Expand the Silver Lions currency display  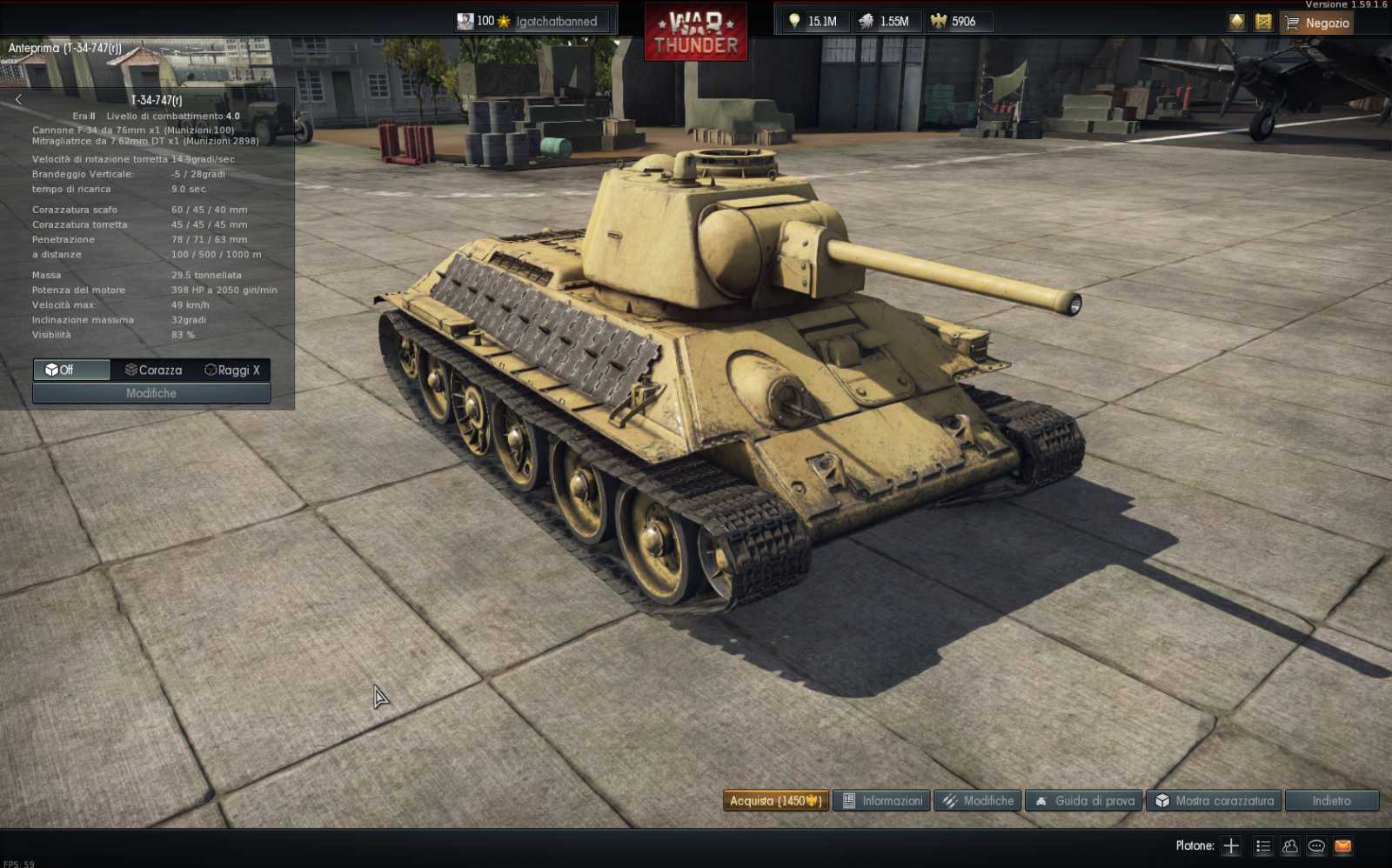pyautogui.click(x=888, y=21)
